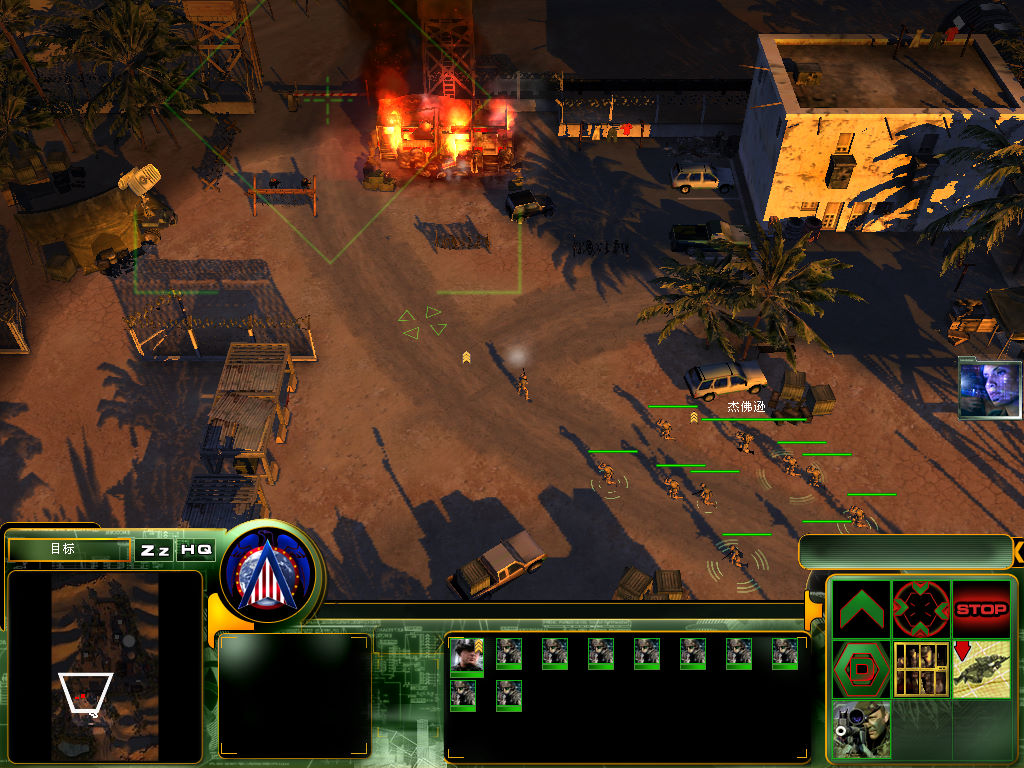Hit the red STOP command

(981, 609)
